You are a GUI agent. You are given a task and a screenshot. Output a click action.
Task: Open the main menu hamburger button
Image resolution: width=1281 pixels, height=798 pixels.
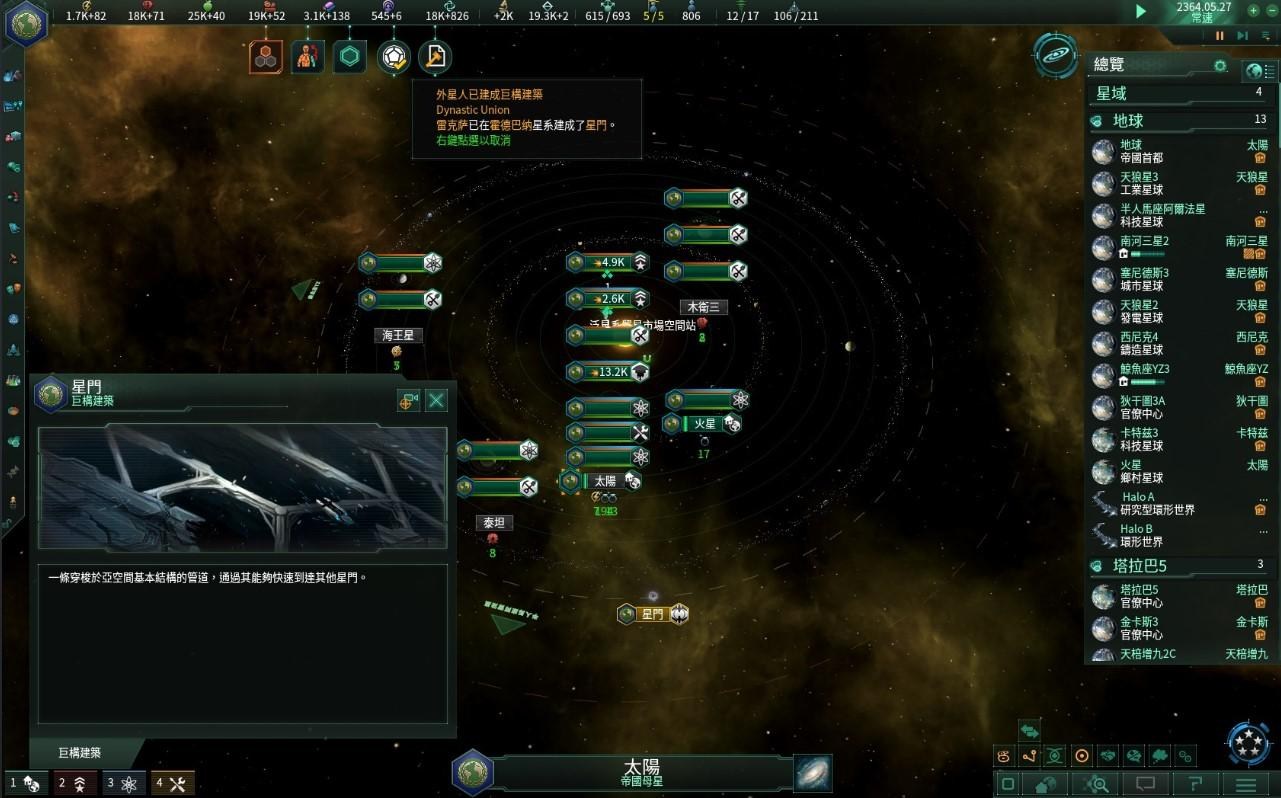[1245, 783]
